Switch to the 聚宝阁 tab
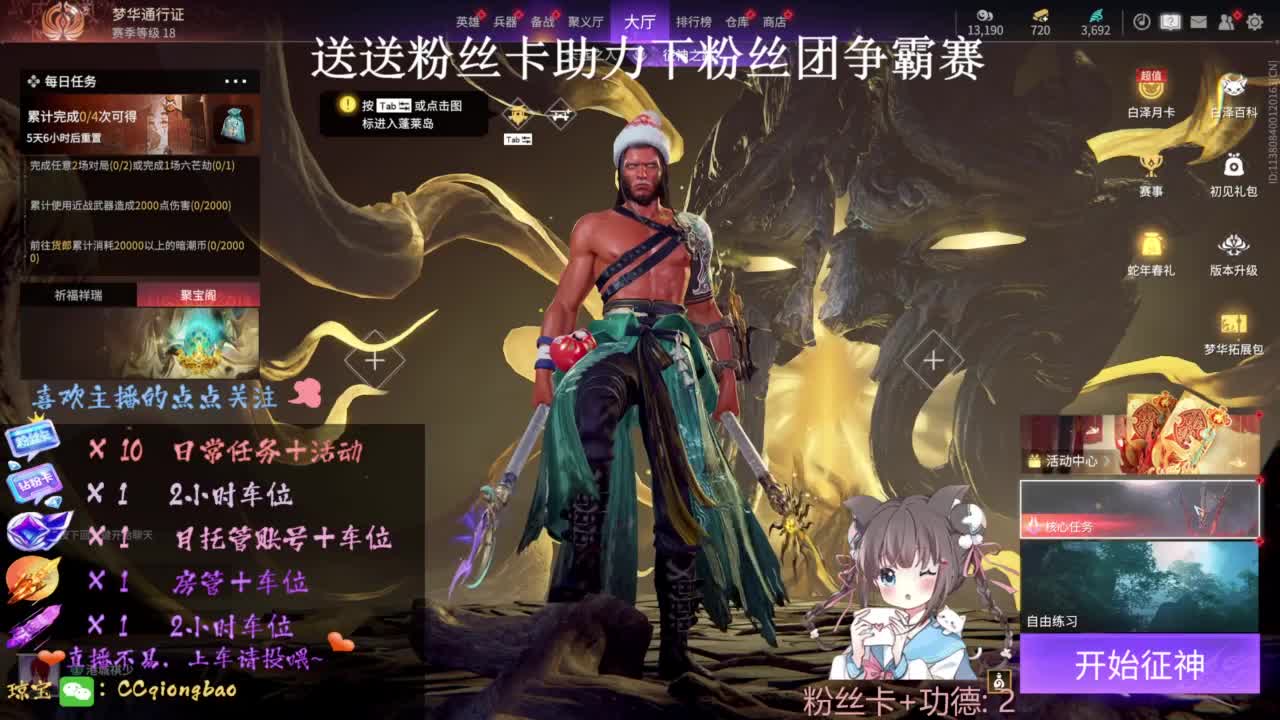This screenshot has height=720, width=1280. coord(196,293)
